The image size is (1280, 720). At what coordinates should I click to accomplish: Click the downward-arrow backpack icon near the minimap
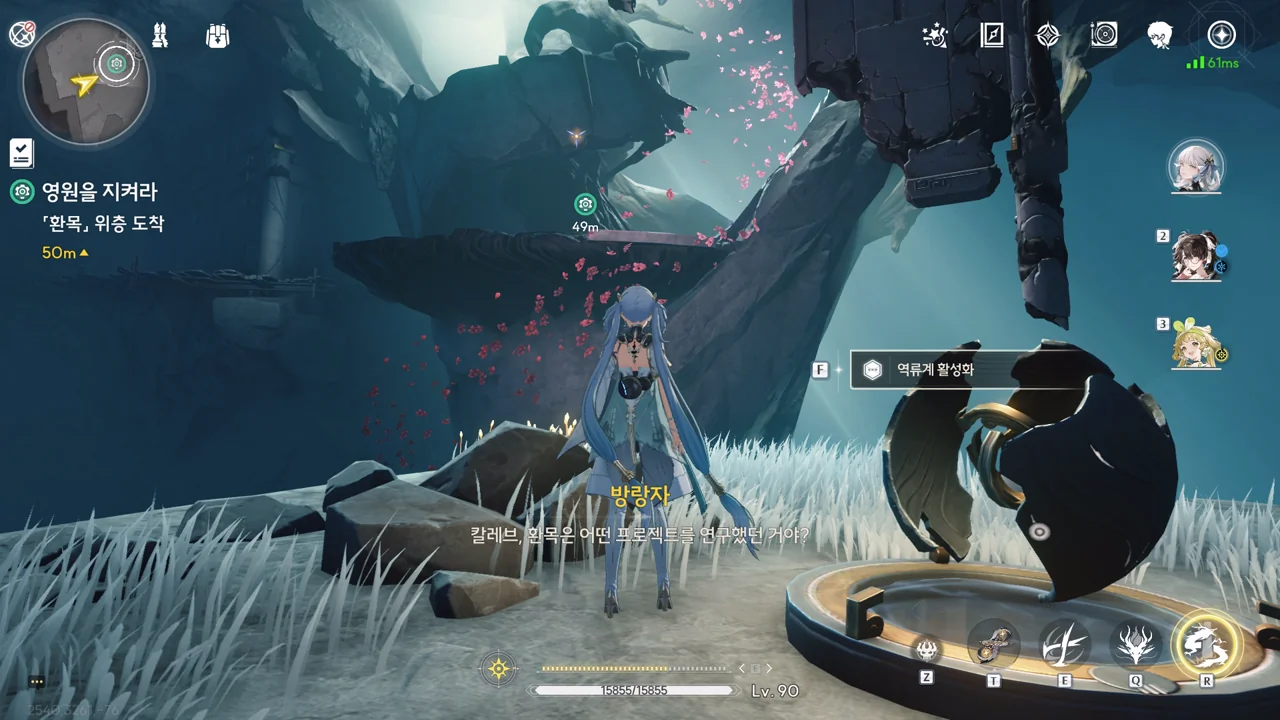tap(217, 36)
